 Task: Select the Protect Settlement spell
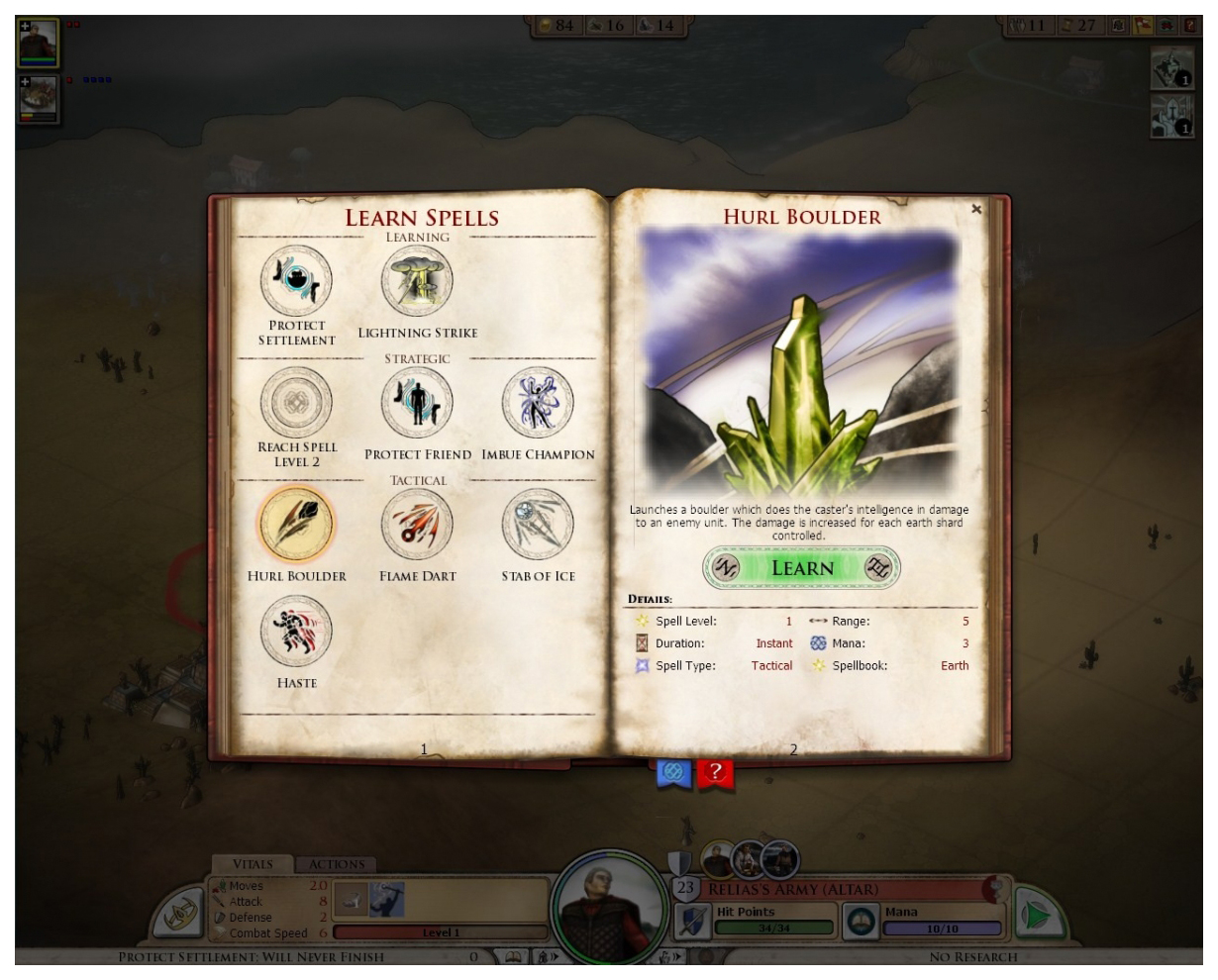pyautogui.click(x=296, y=282)
